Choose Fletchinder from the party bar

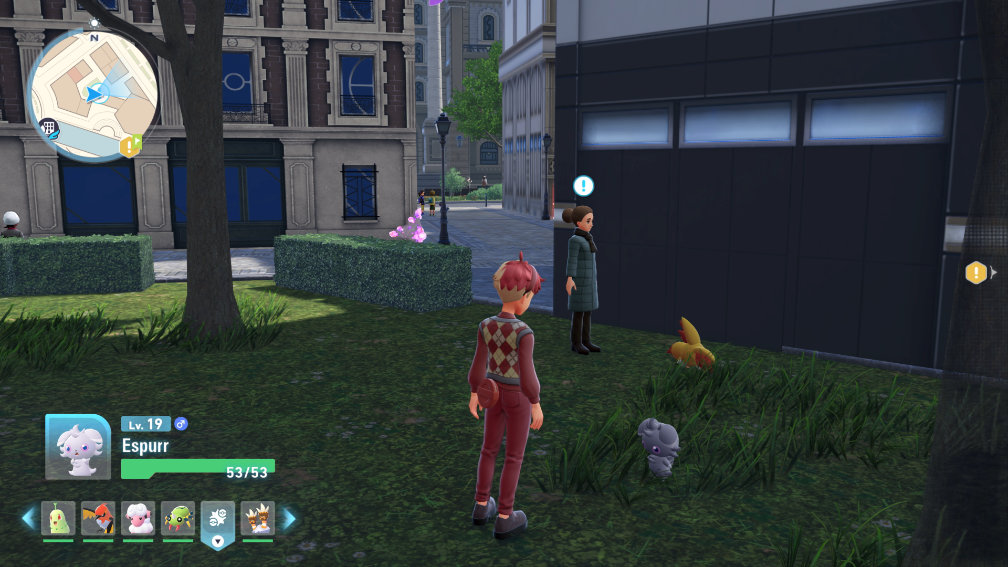(98, 518)
